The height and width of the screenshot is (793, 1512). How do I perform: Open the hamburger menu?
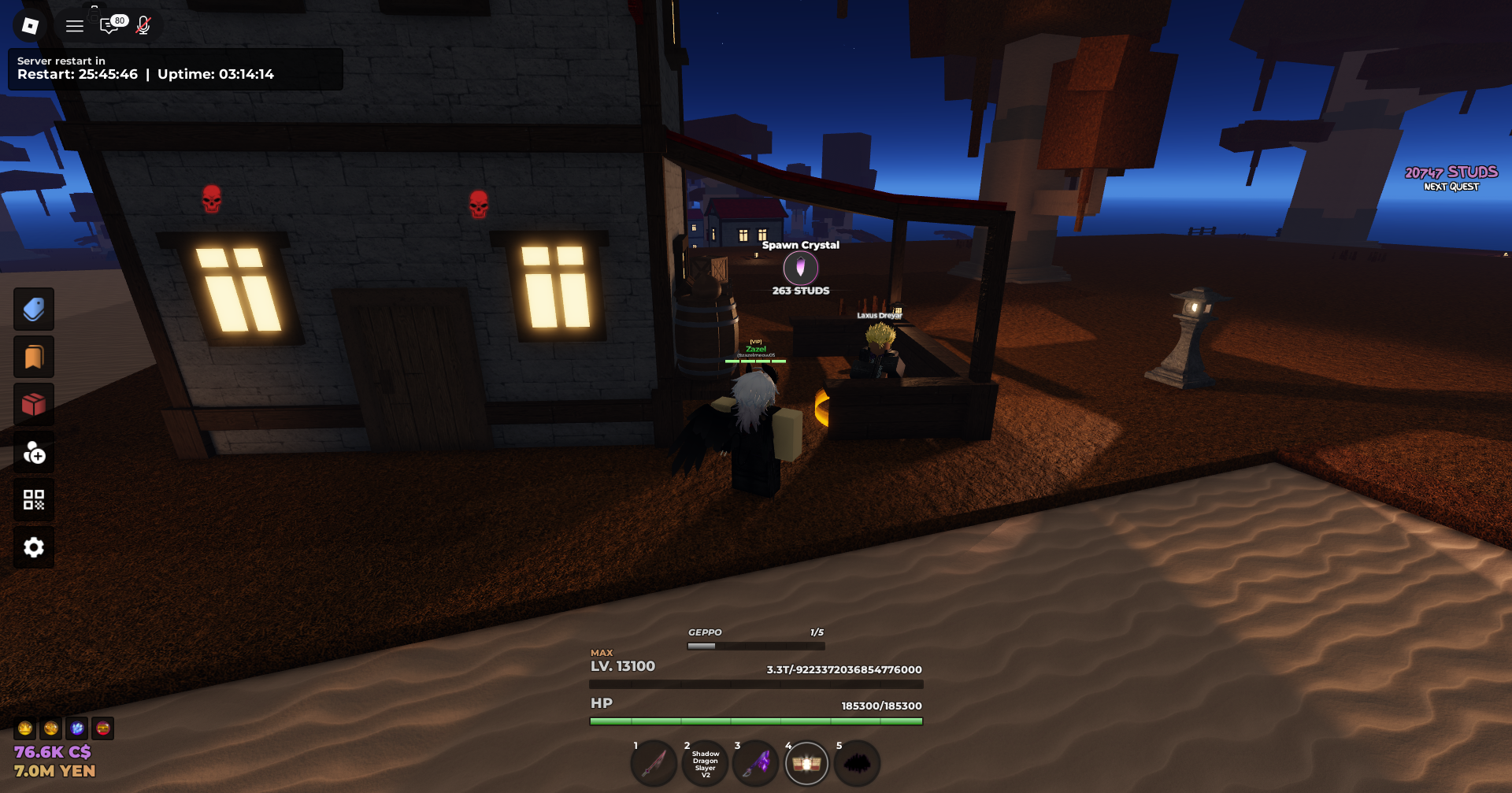tap(74, 24)
